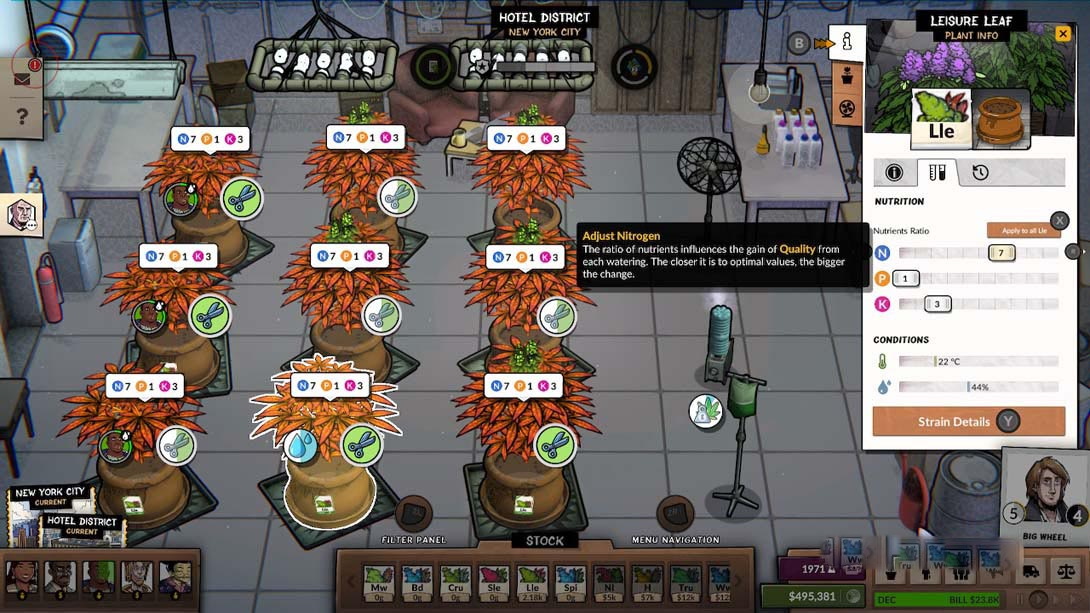Adjust the Phosphorus ratio slider handle

click(x=906, y=278)
